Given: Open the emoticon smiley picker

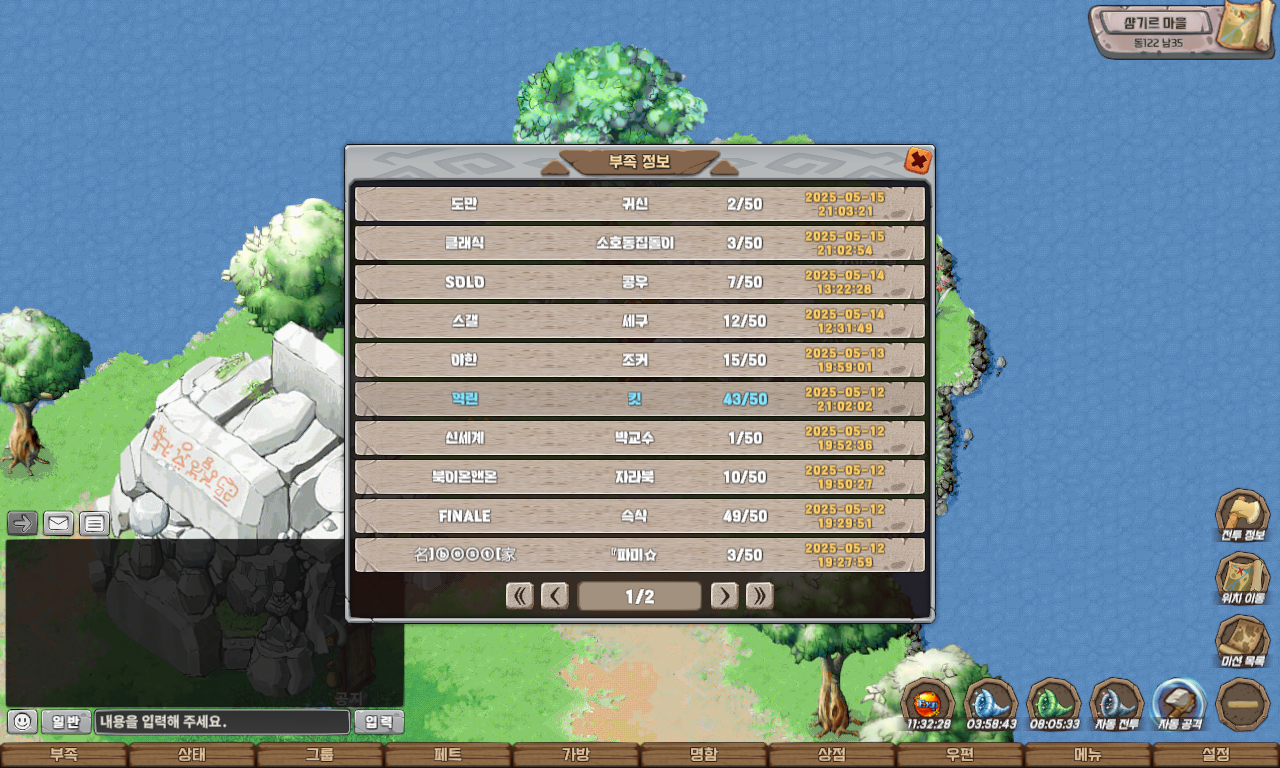Looking at the screenshot, I should pyautogui.click(x=22, y=721).
